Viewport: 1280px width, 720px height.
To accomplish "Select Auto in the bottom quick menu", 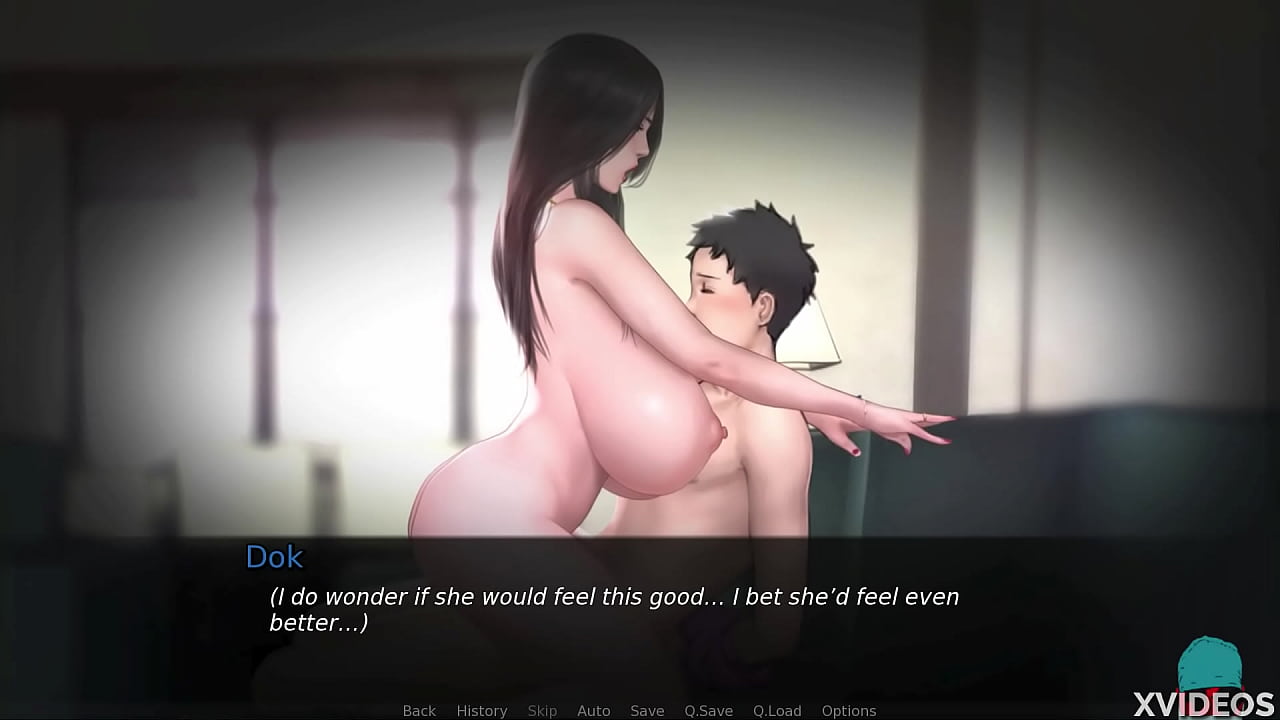I will click(593, 710).
